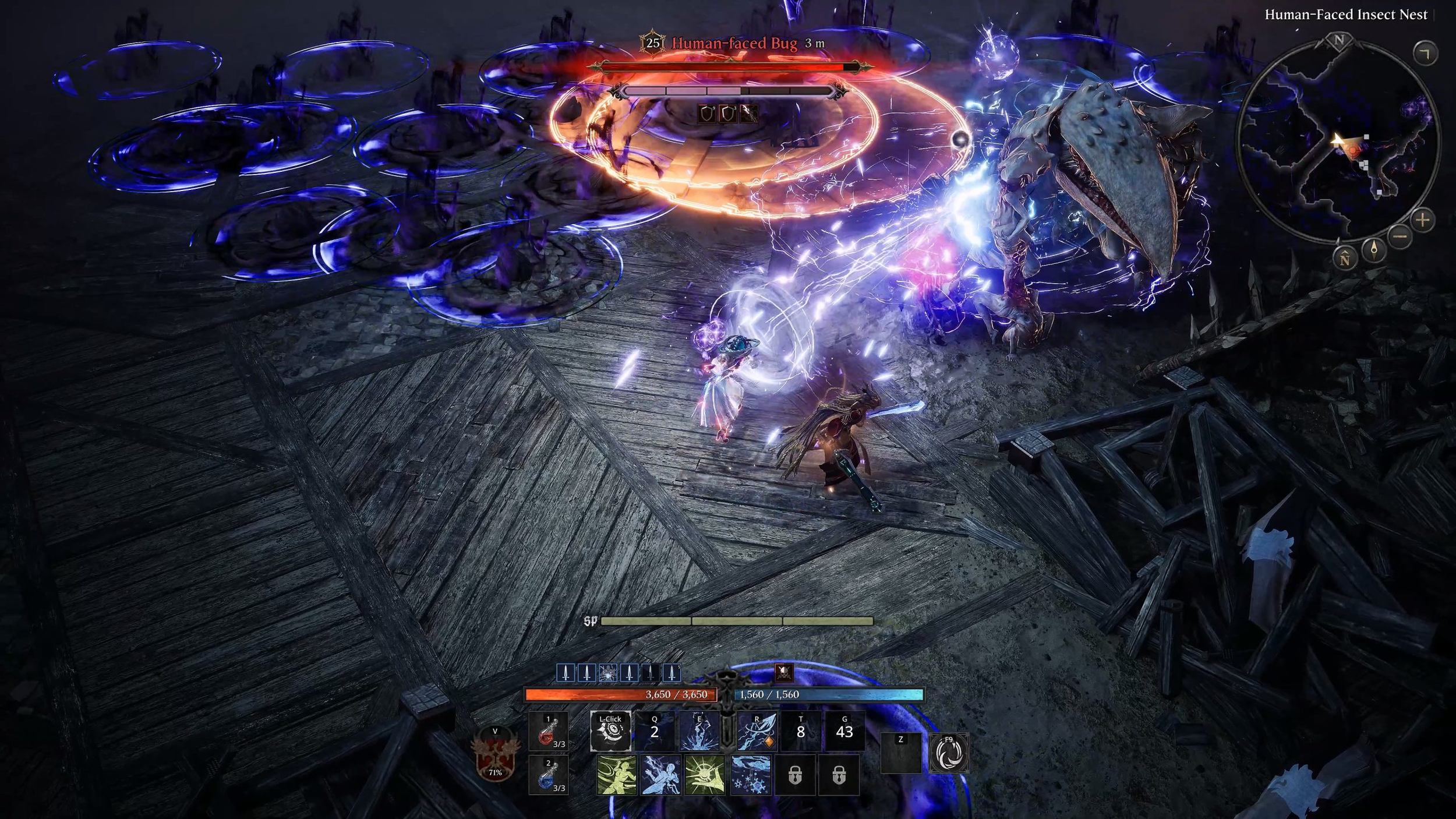Image resolution: width=1456 pixels, height=819 pixels.
Task: Select the blue lightning caster skill
Action: coord(661,775)
